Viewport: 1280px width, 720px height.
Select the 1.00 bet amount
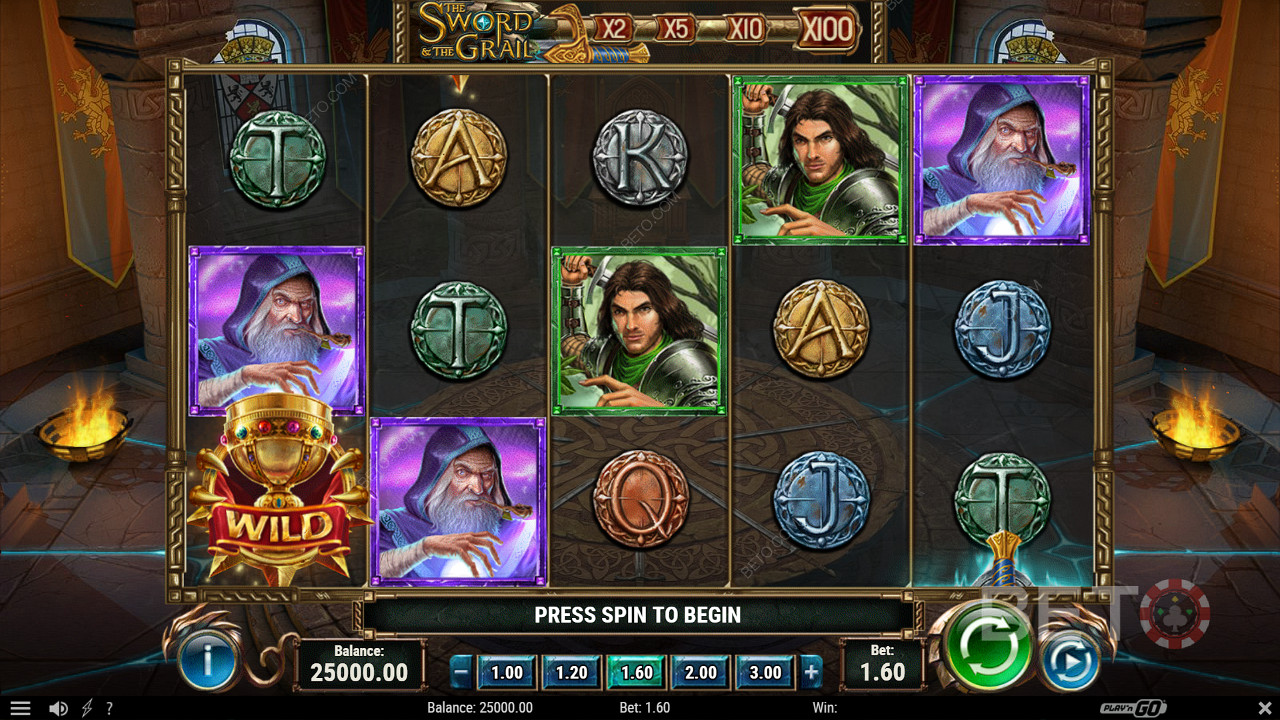tap(507, 672)
